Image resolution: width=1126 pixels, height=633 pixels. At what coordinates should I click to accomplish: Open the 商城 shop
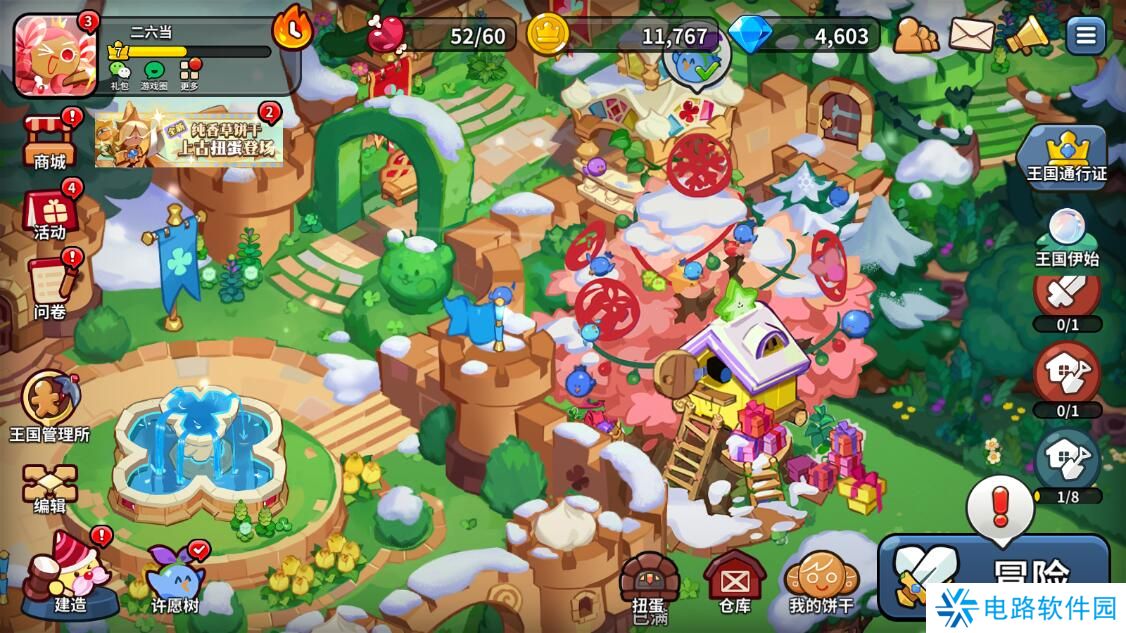pos(50,141)
